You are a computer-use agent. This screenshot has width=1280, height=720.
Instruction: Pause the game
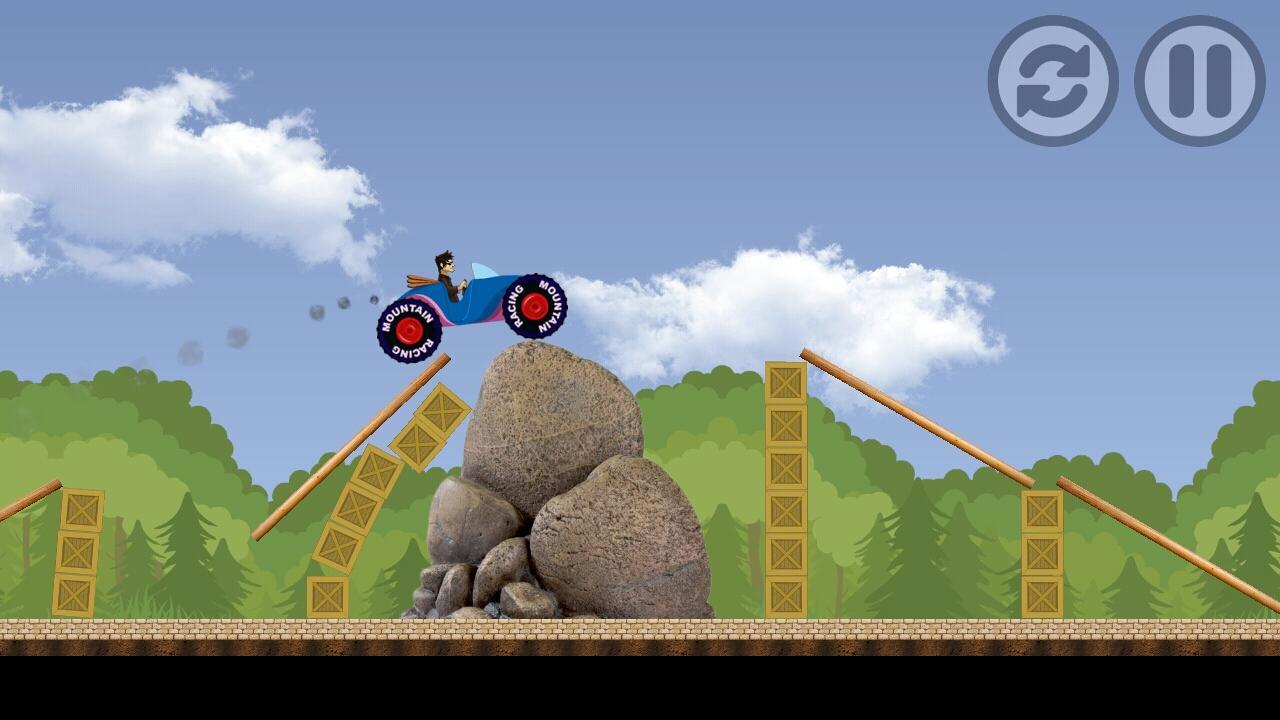click(x=1199, y=81)
